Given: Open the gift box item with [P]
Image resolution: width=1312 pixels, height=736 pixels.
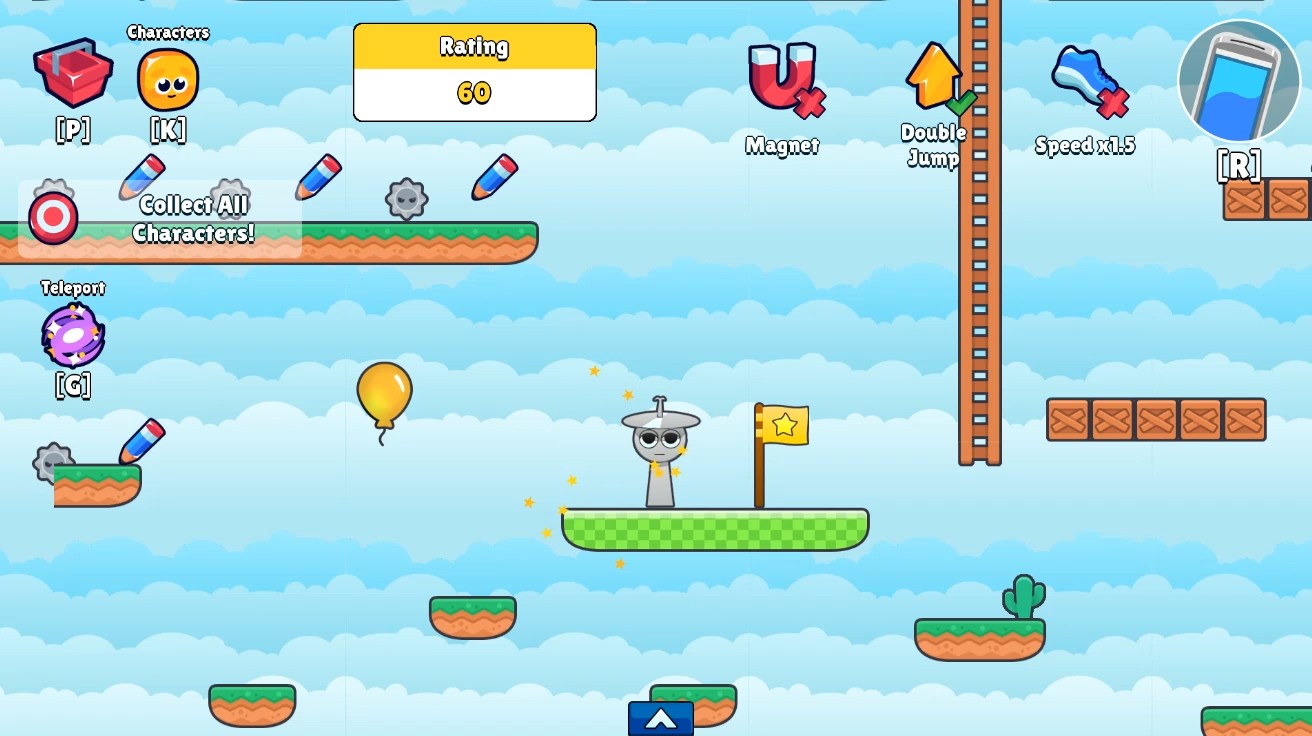Looking at the screenshot, I should (72, 75).
